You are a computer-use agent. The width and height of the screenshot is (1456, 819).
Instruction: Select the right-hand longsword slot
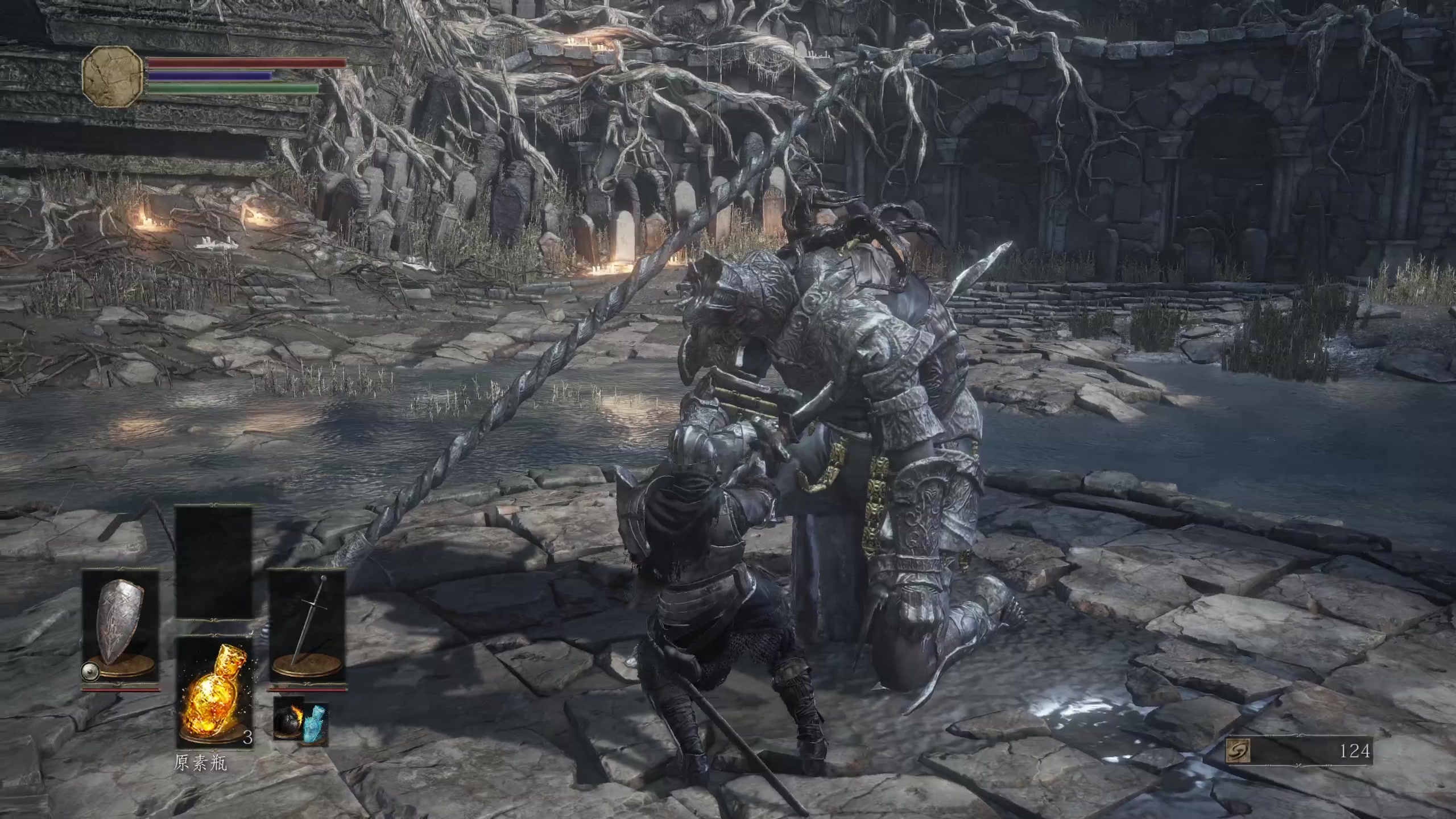tap(307, 627)
